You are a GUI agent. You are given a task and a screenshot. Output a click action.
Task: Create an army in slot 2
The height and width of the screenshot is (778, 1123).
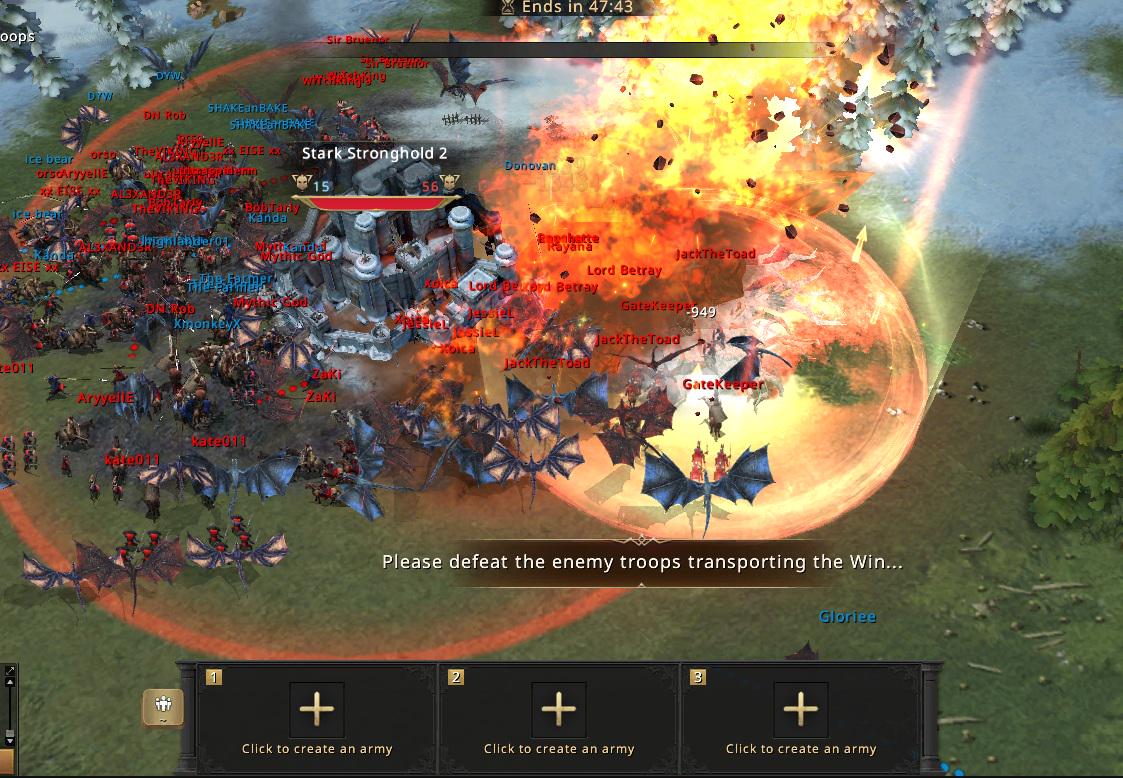click(x=559, y=710)
